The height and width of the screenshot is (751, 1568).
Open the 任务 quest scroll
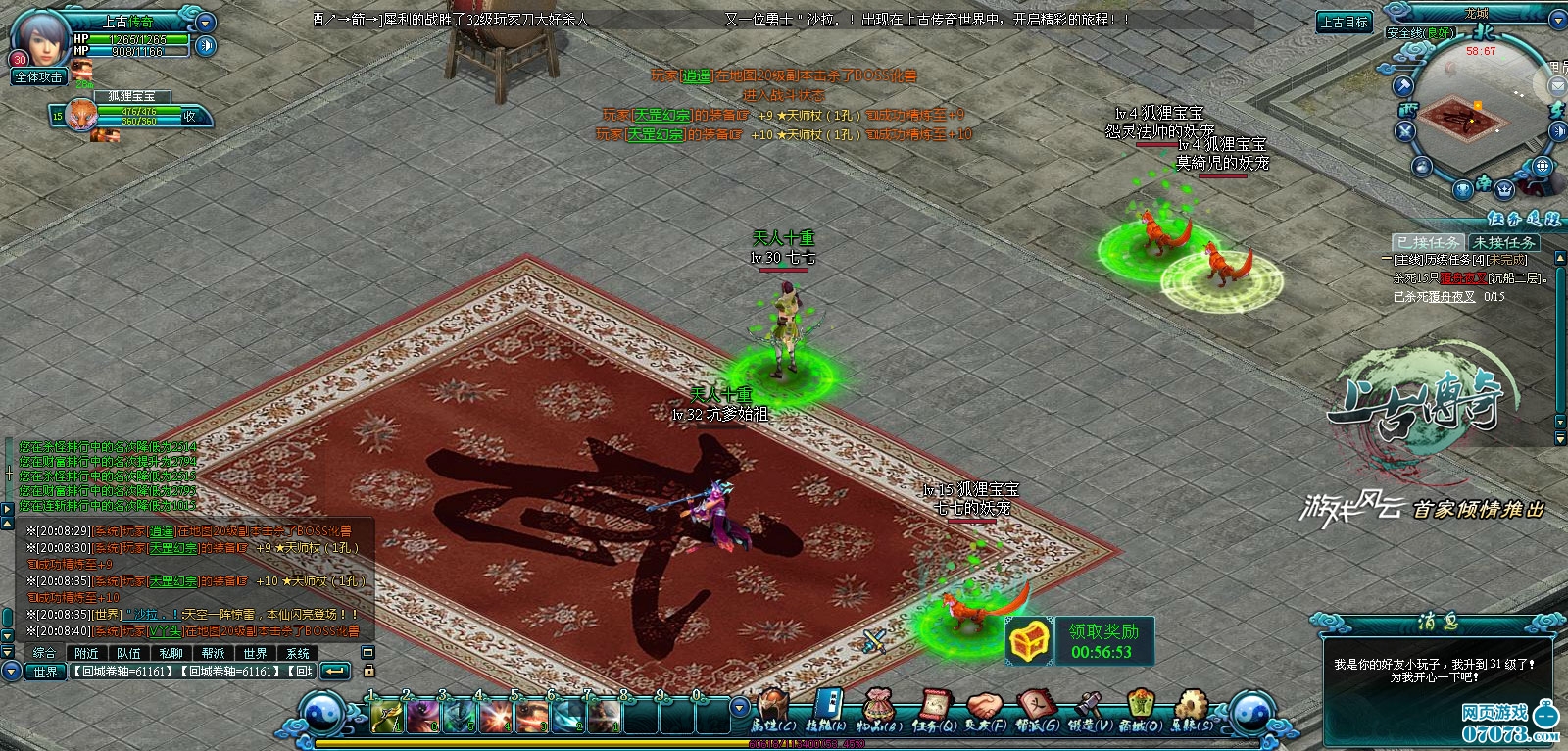point(934,710)
